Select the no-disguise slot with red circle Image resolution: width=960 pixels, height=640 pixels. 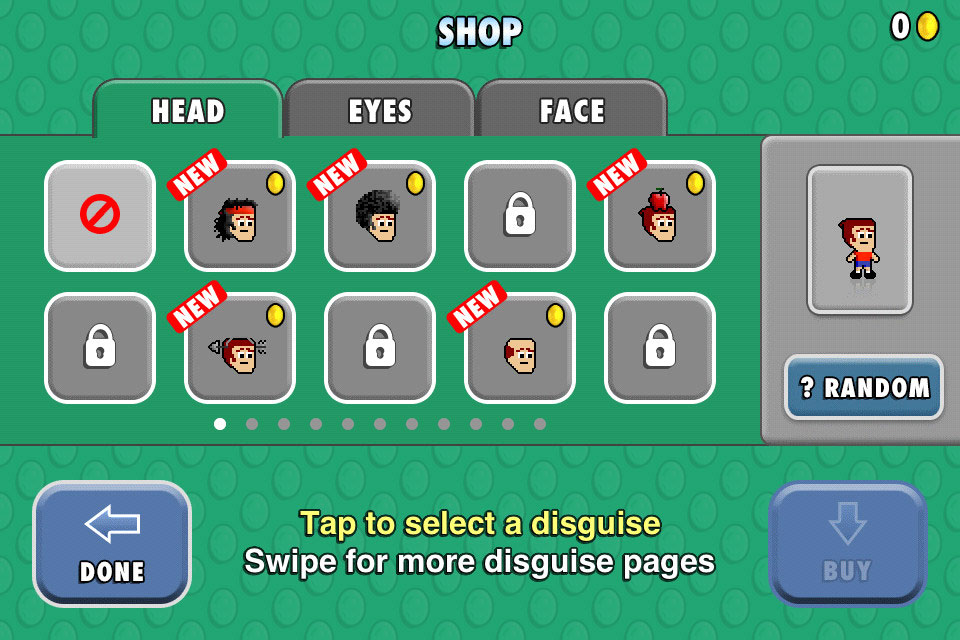pos(100,215)
